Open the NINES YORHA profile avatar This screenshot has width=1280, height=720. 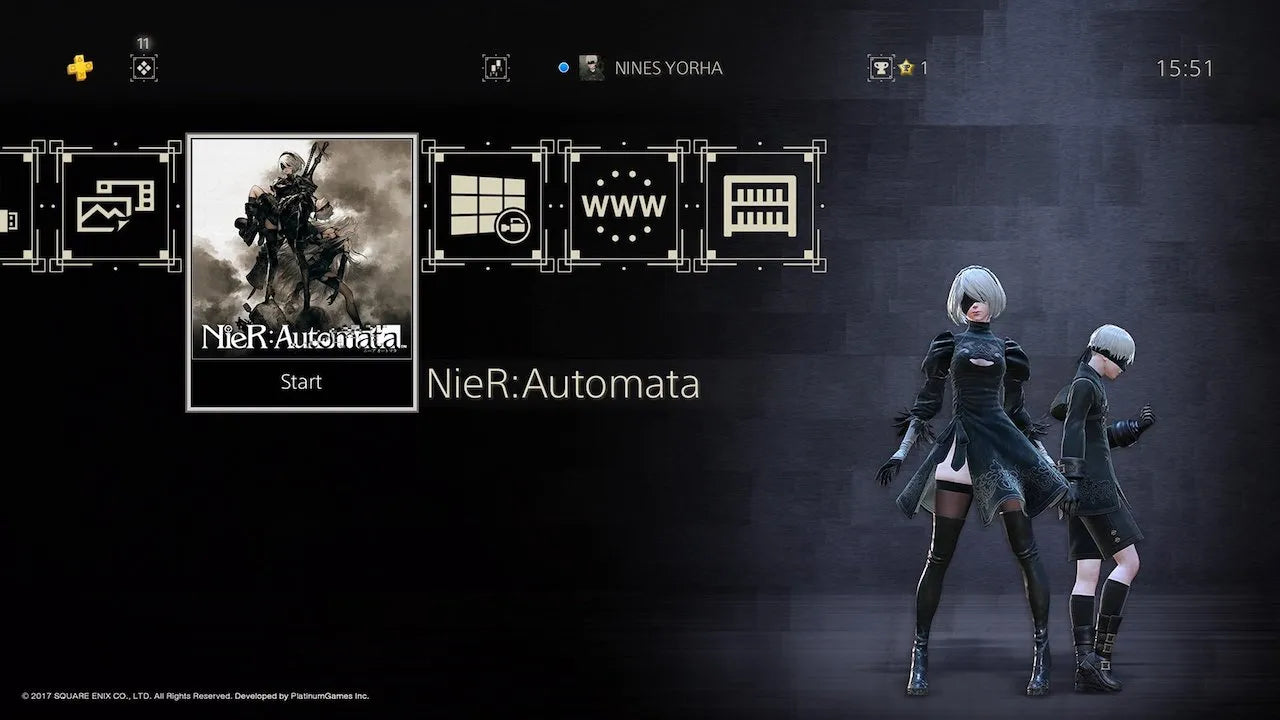[x=591, y=67]
